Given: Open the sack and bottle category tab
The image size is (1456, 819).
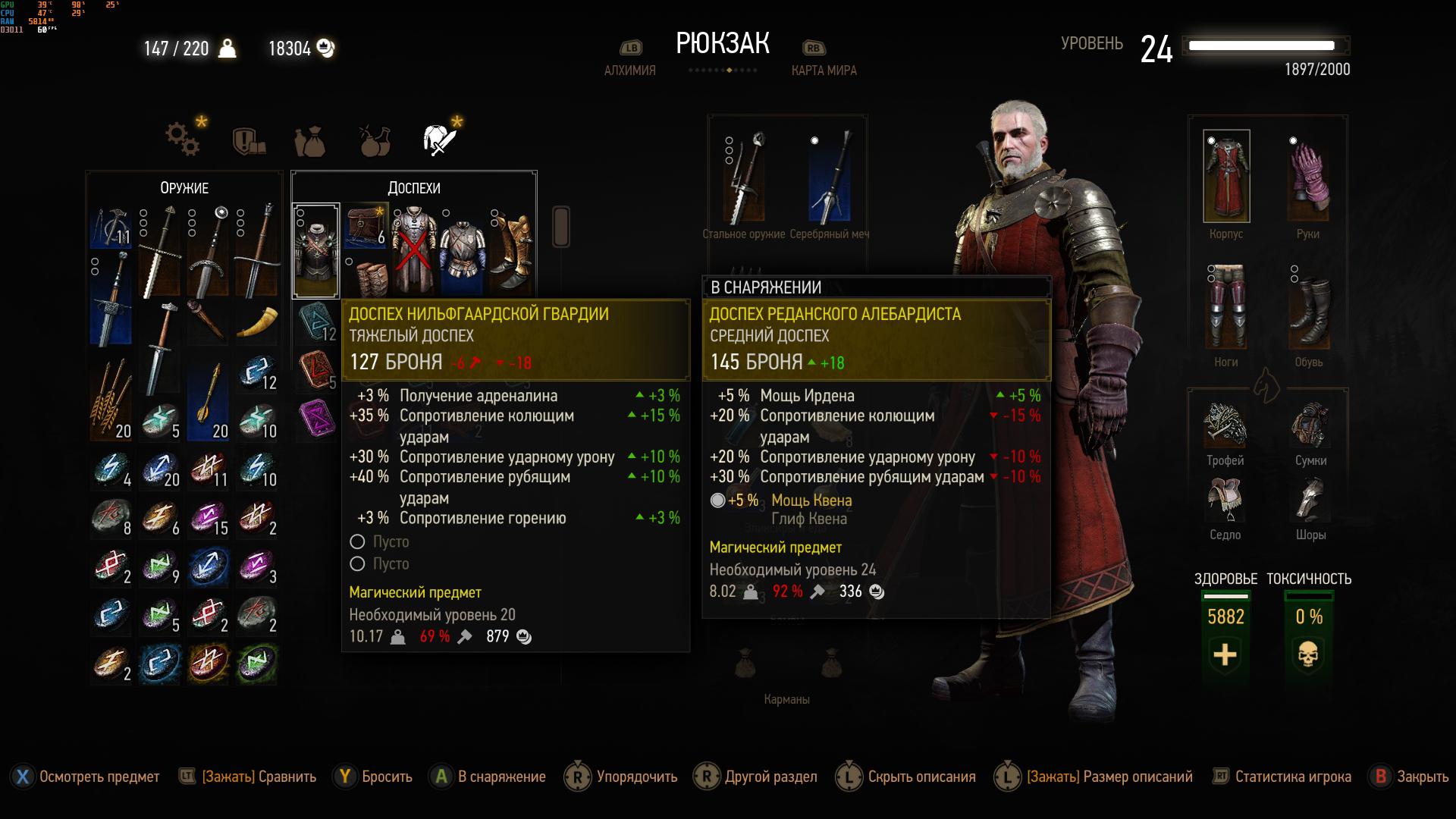Looking at the screenshot, I should click(310, 142).
